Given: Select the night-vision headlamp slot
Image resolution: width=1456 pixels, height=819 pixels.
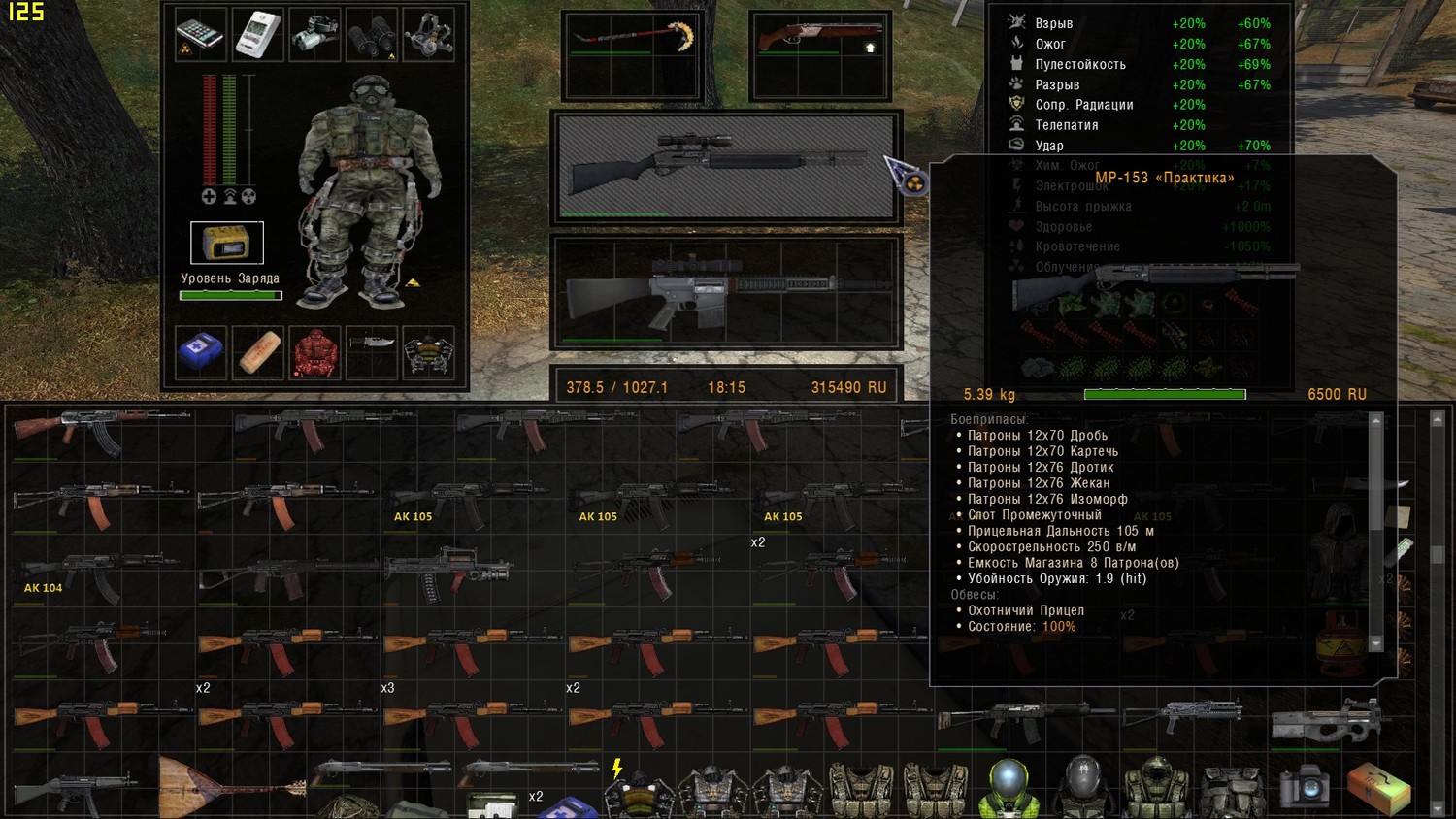Looking at the screenshot, I should click(x=314, y=34).
